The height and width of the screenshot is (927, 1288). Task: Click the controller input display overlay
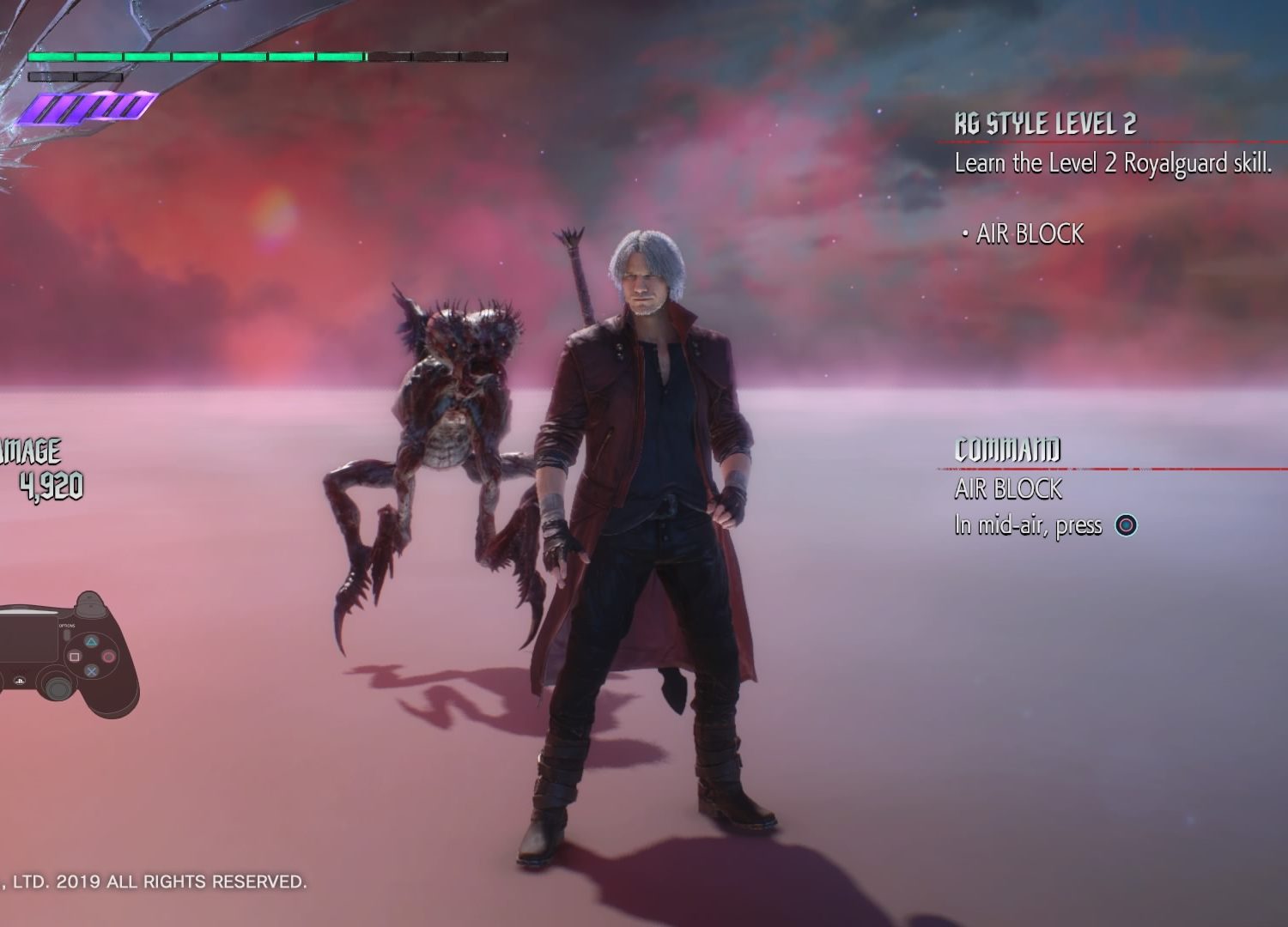pos(67,654)
